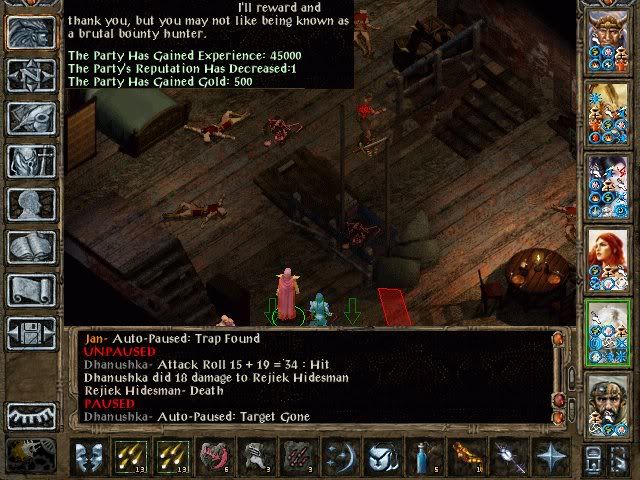Use the blue potion quick item
The image size is (640, 480).
pyautogui.click(x=423, y=456)
